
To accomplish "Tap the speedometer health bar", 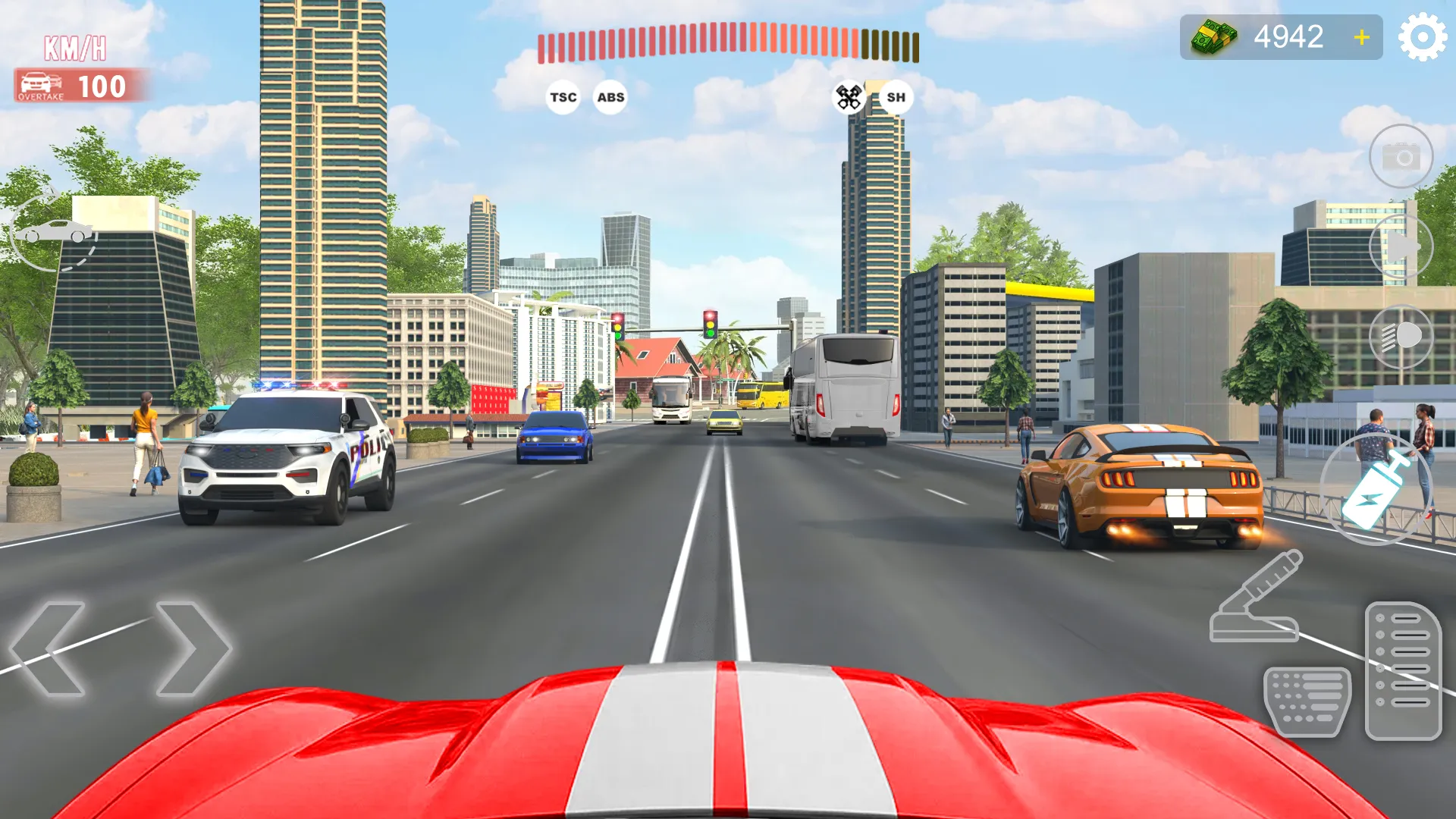I will (728, 42).
